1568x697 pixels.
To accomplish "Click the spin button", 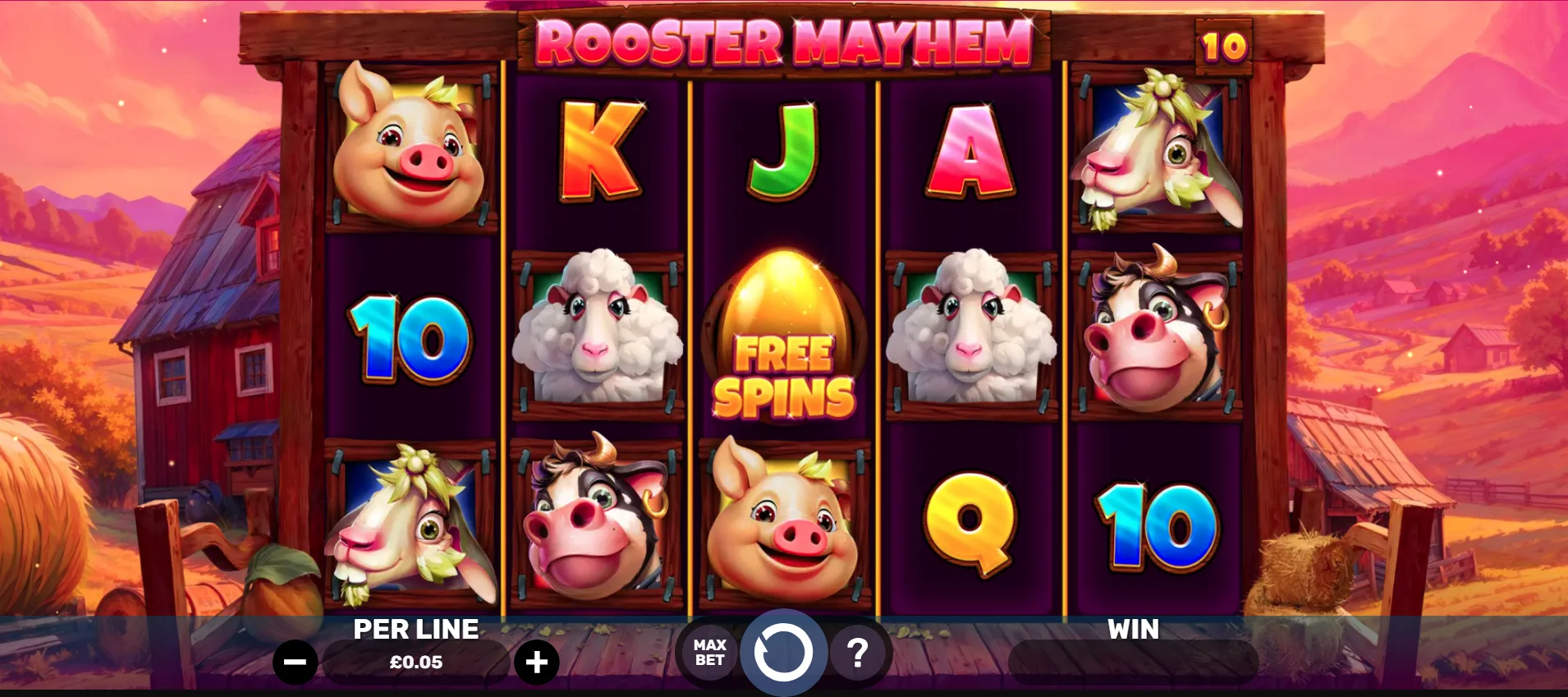I will coord(784,651).
